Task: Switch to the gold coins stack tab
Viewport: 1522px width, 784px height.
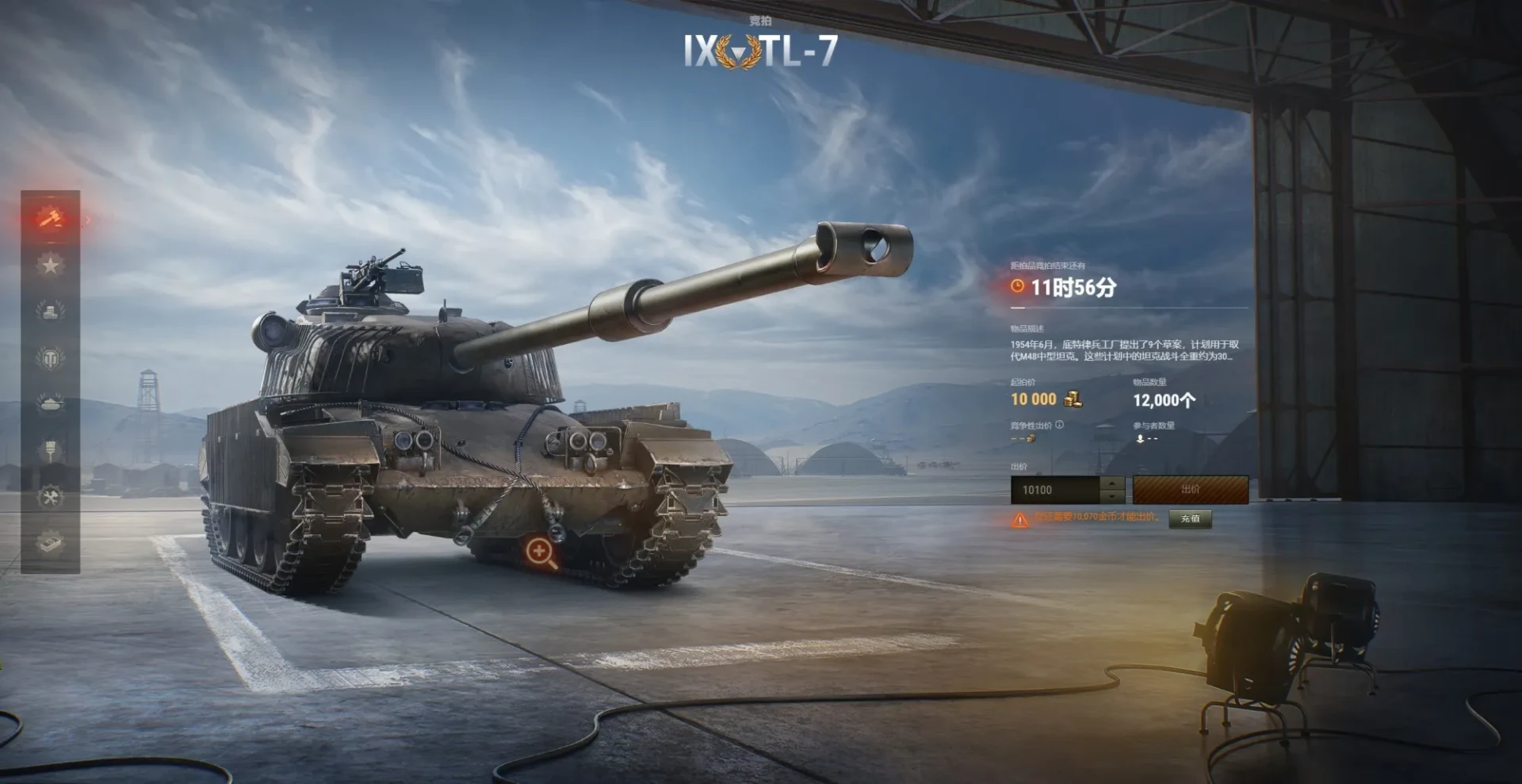Action: pyautogui.click(x=51, y=311)
